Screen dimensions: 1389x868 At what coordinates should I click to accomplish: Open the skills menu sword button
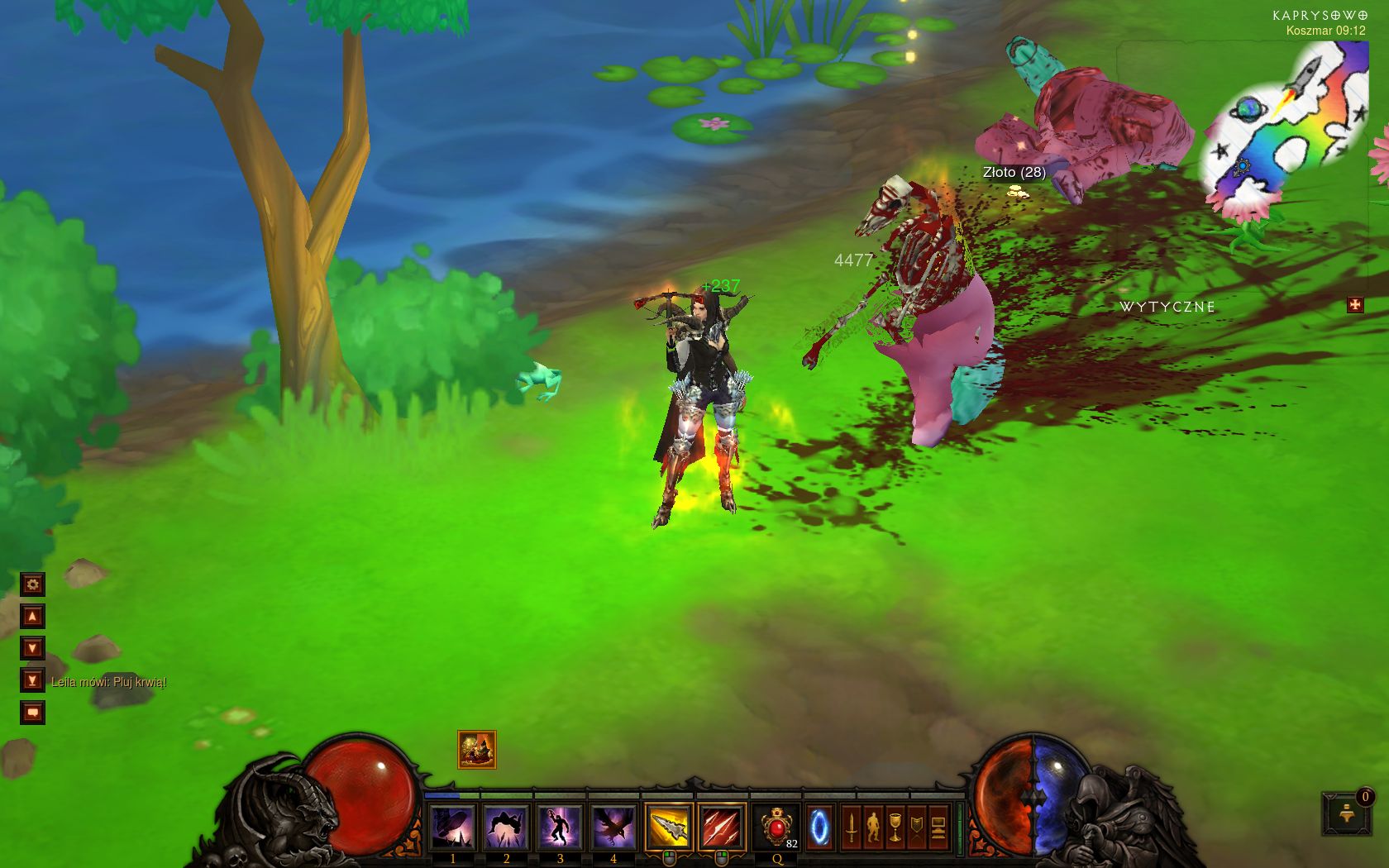852,827
